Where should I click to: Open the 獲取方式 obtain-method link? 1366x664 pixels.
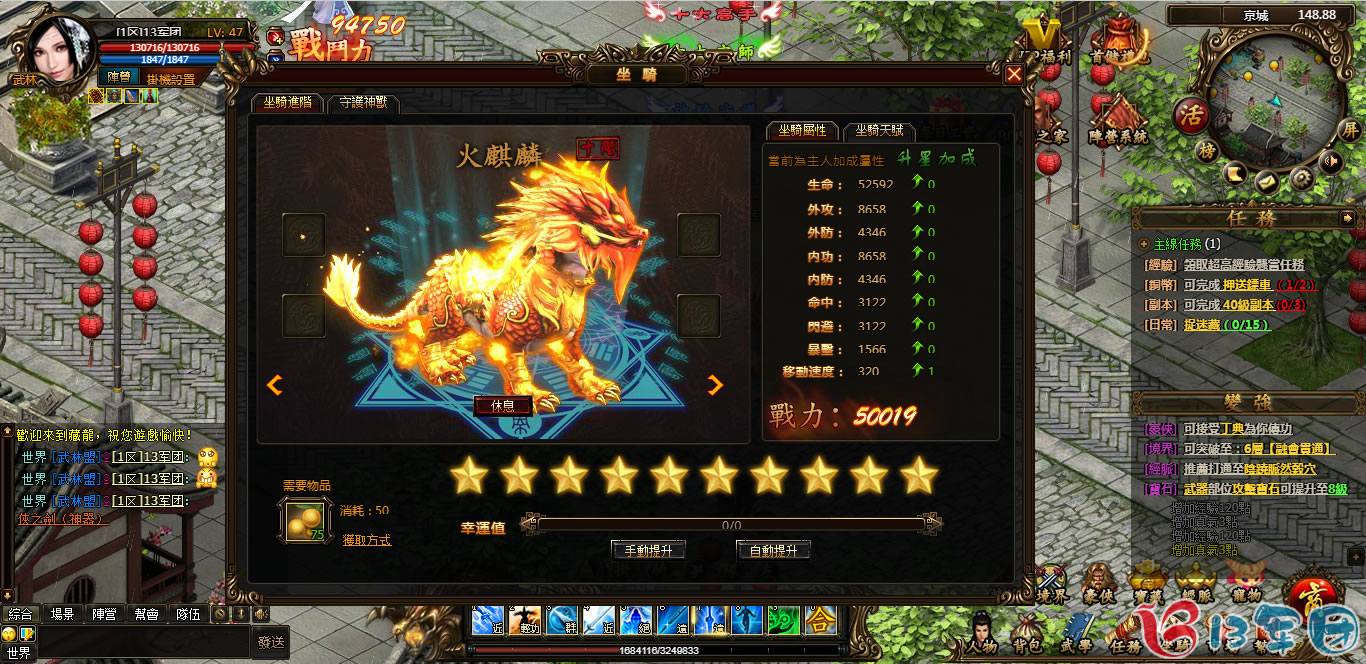pos(366,540)
